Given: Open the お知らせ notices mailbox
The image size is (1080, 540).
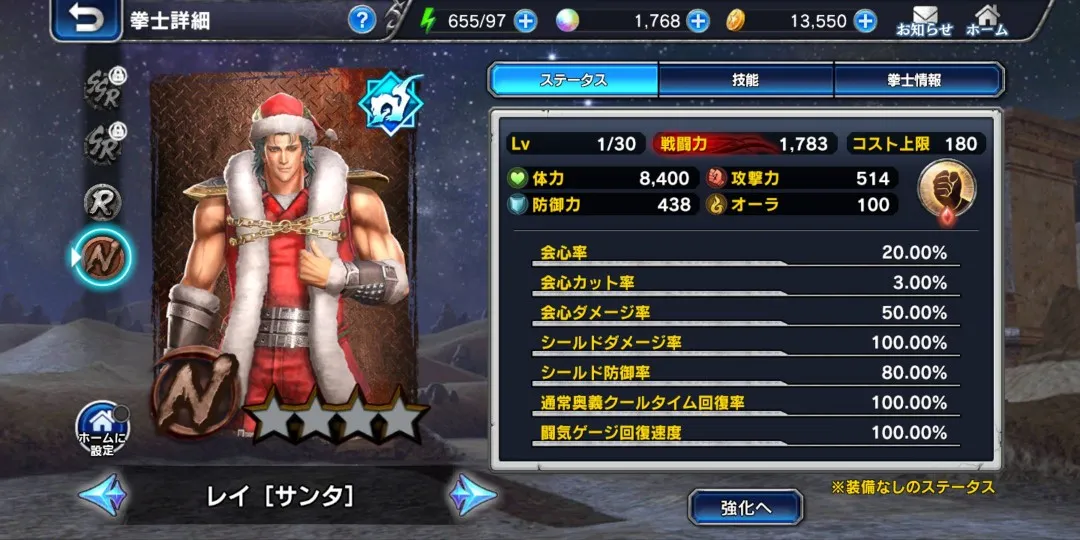Looking at the screenshot, I should [924, 21].
